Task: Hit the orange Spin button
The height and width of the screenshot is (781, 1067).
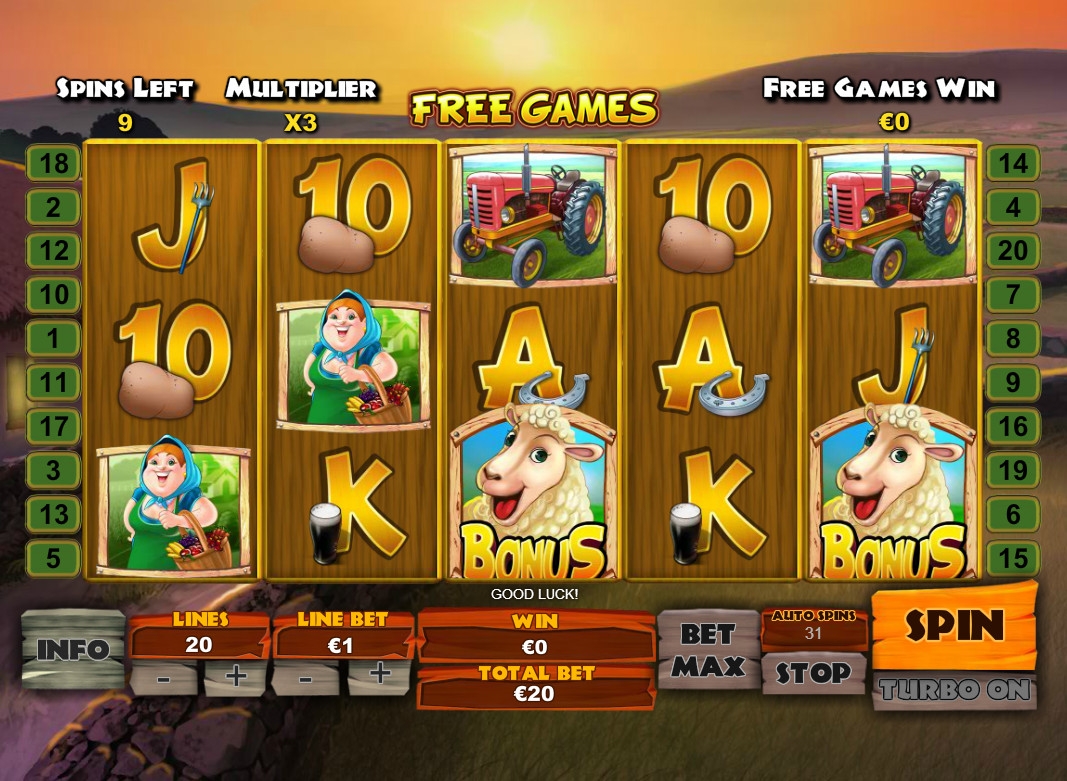Action: tap(953, 626)
